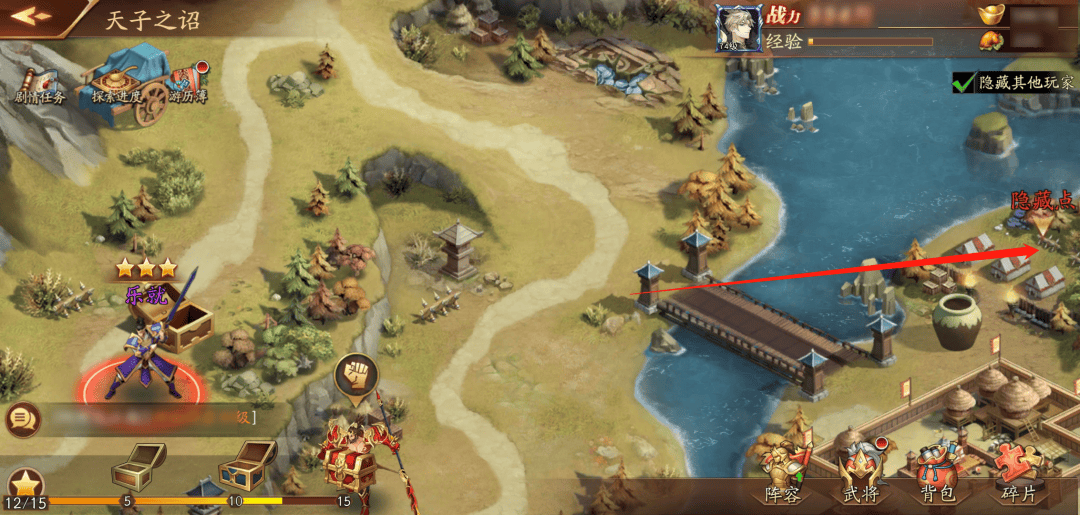Open 背包 backpack inventory

click(x=938, y=474)
